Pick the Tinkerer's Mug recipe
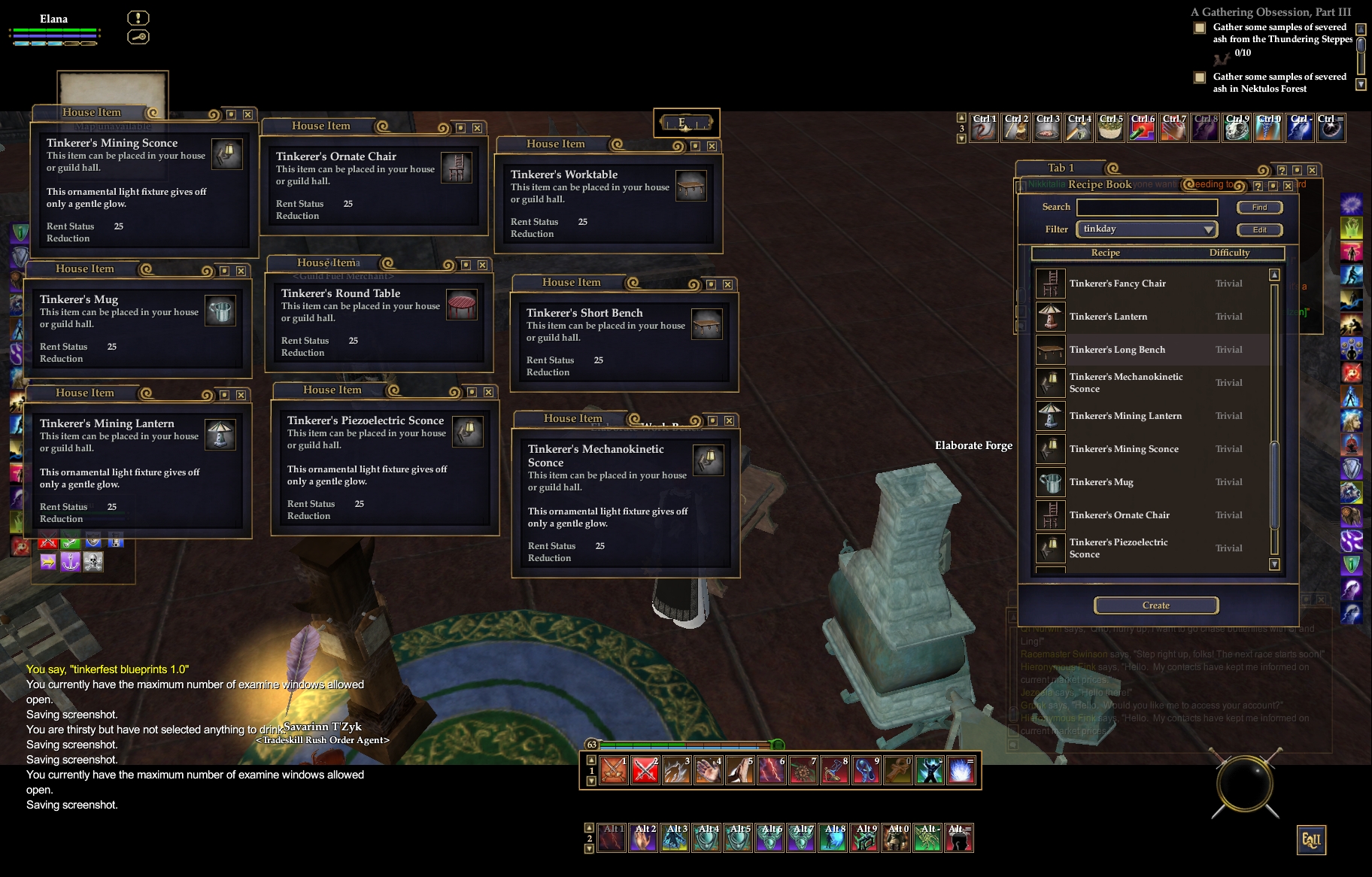 (1101, 482)
